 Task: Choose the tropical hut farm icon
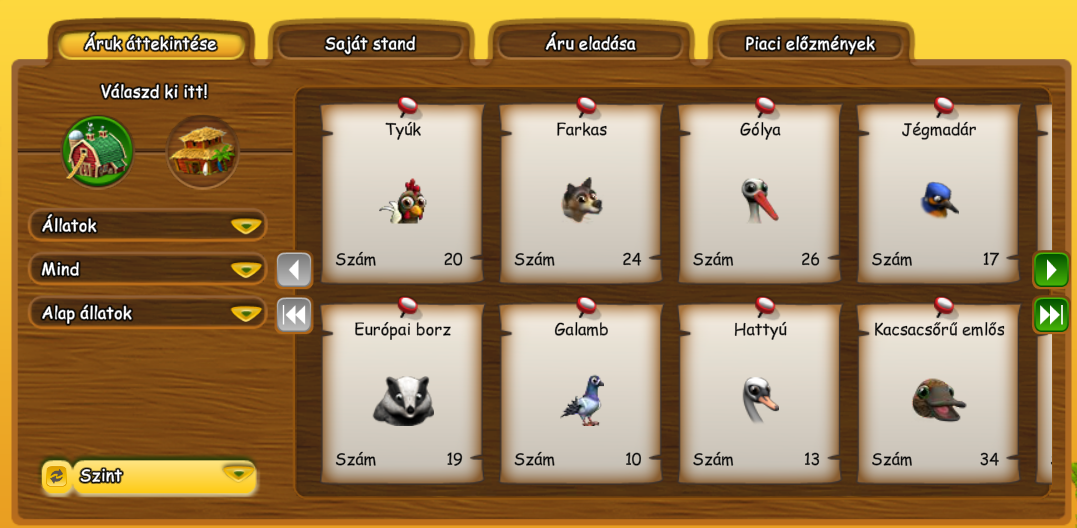coord(202,152)
